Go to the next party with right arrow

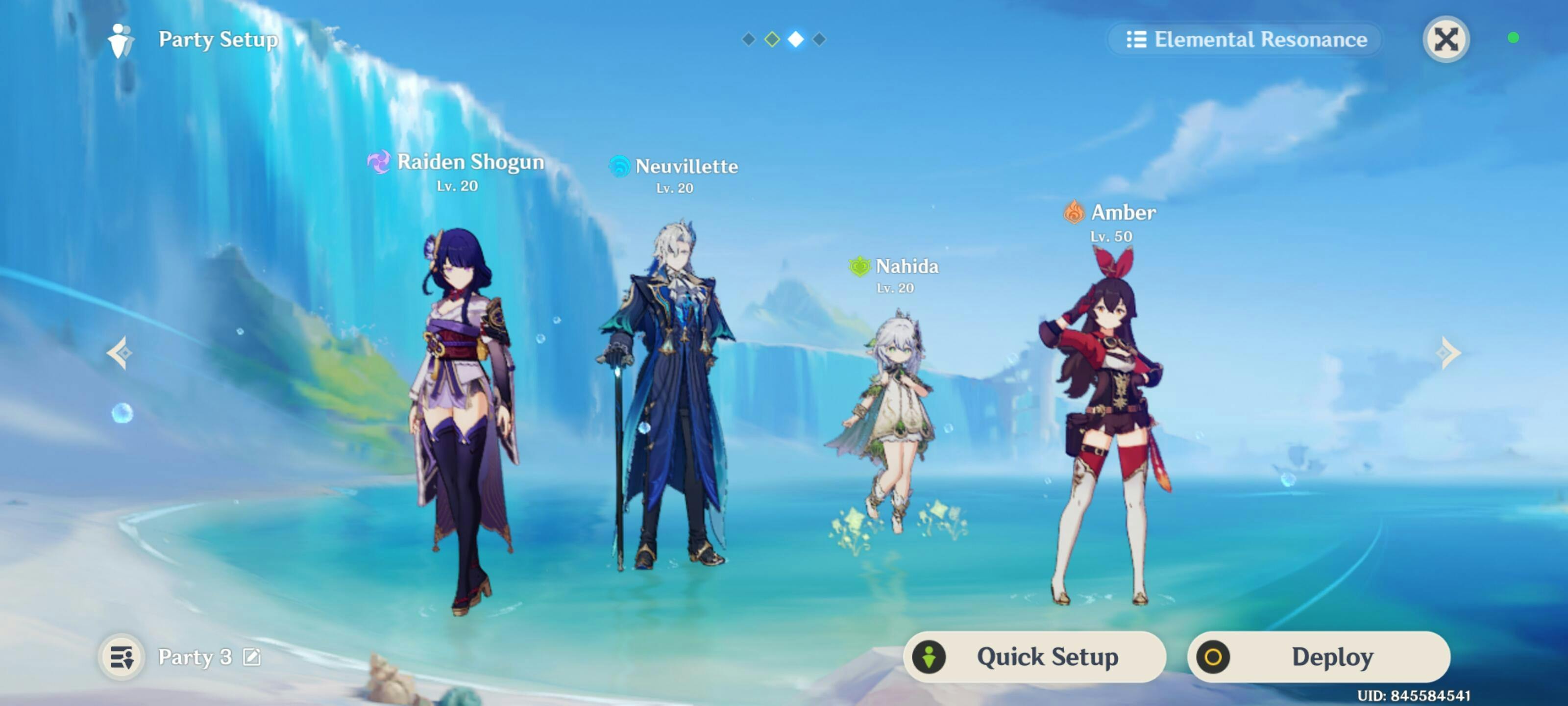click(x=1448, y=353)
